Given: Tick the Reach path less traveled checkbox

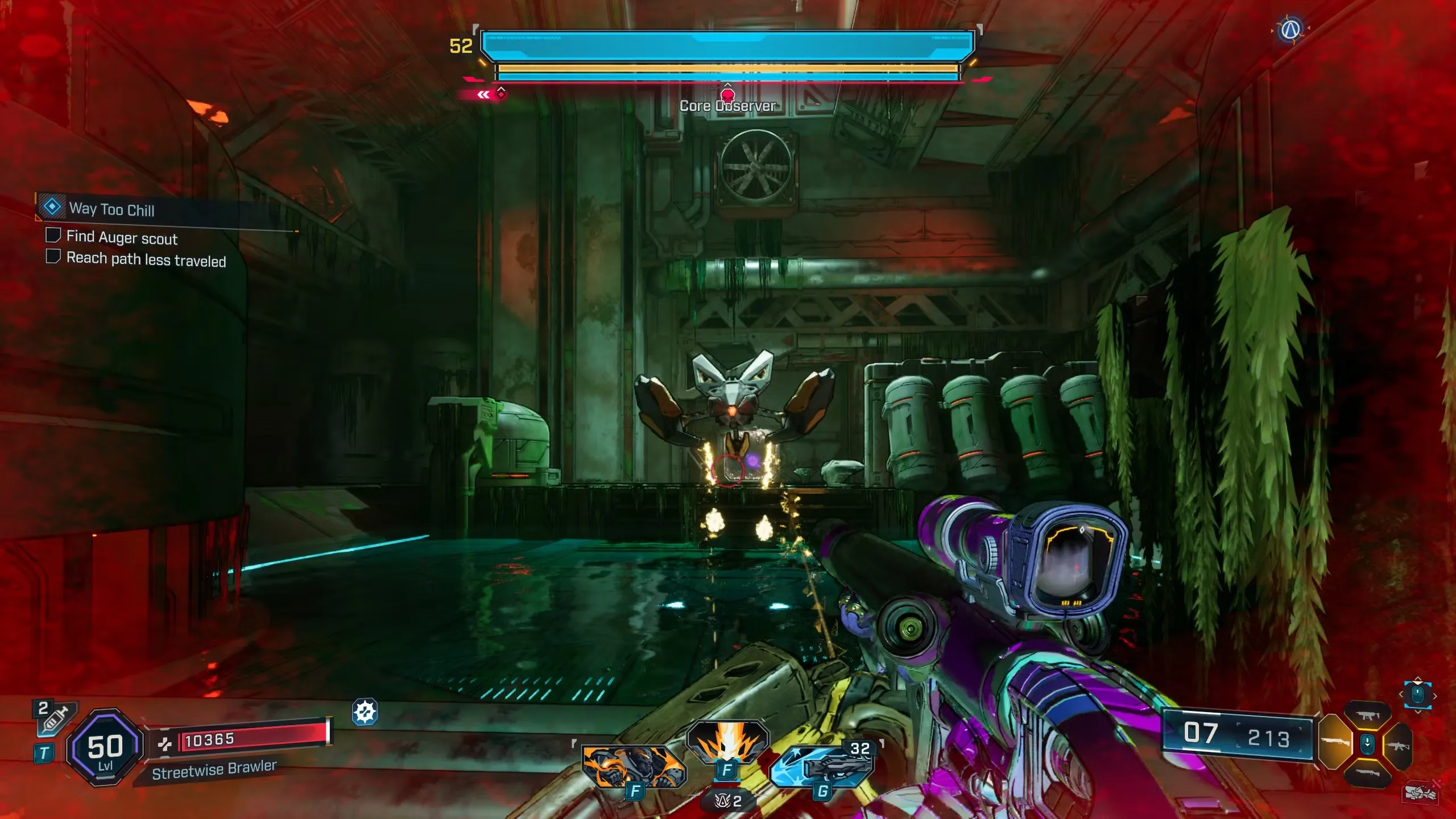Looking at the screenshot, I should coord(53,257).
